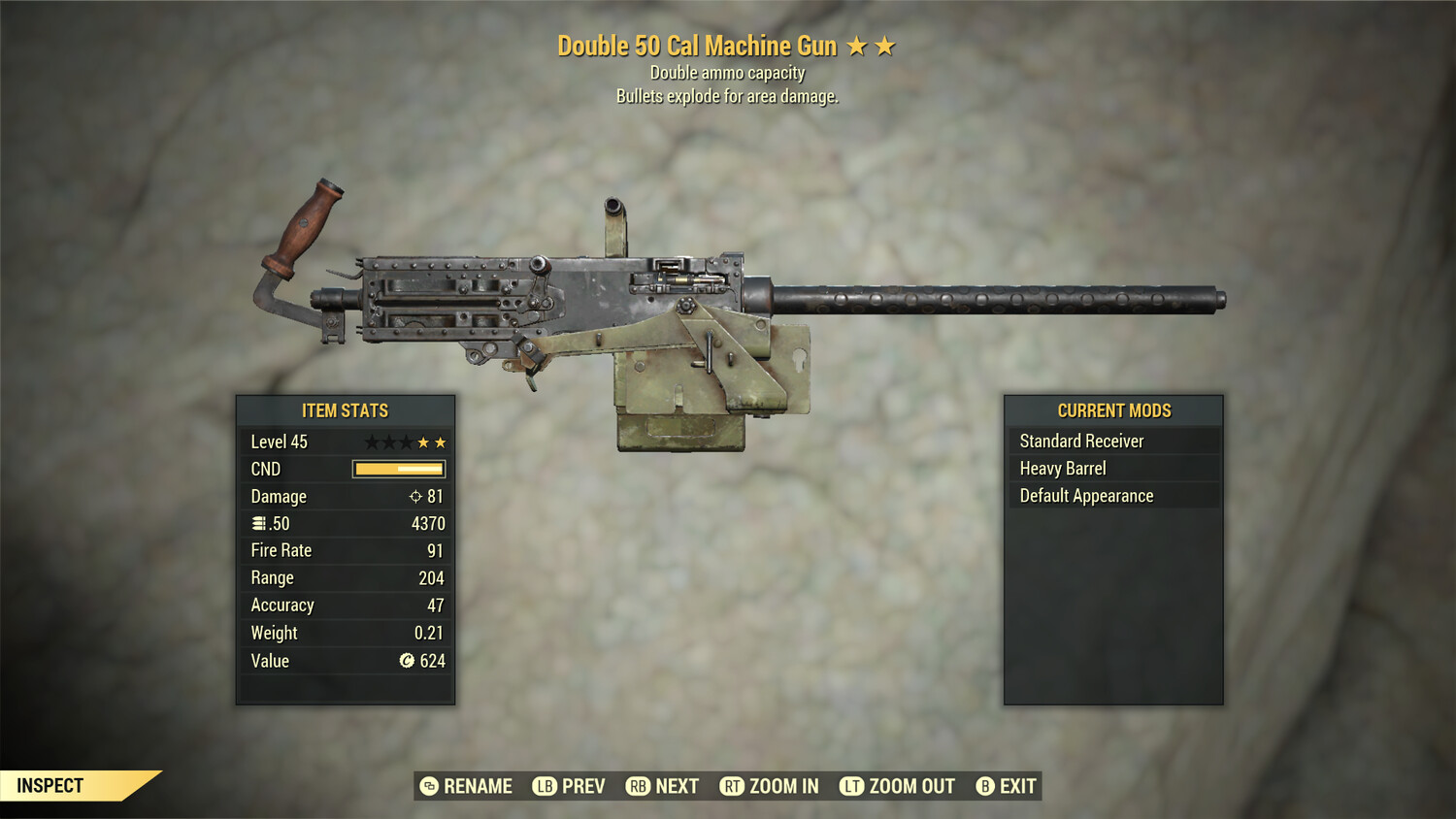Image resolution: width=1456 pixels, height=819 pixels.
Task: Select the Standard Receiver mod entry
Action: (x=1081, y=441)
